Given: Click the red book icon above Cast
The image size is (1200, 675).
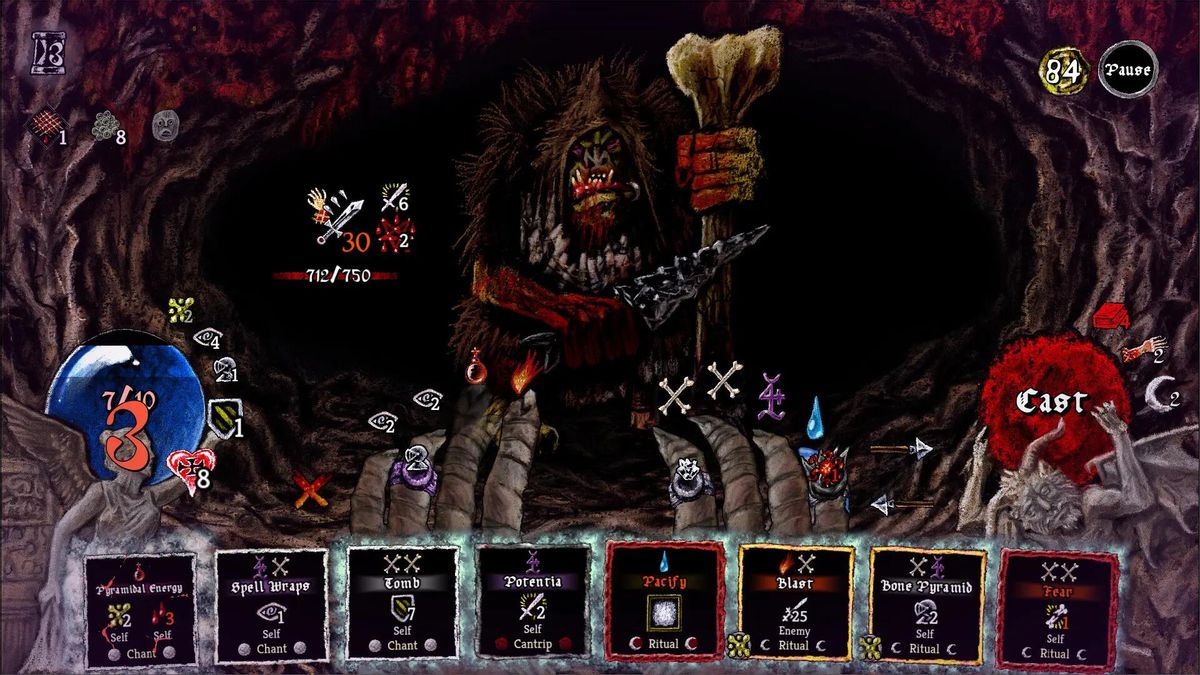Looking at the screenshot, I should point(1110,316).
